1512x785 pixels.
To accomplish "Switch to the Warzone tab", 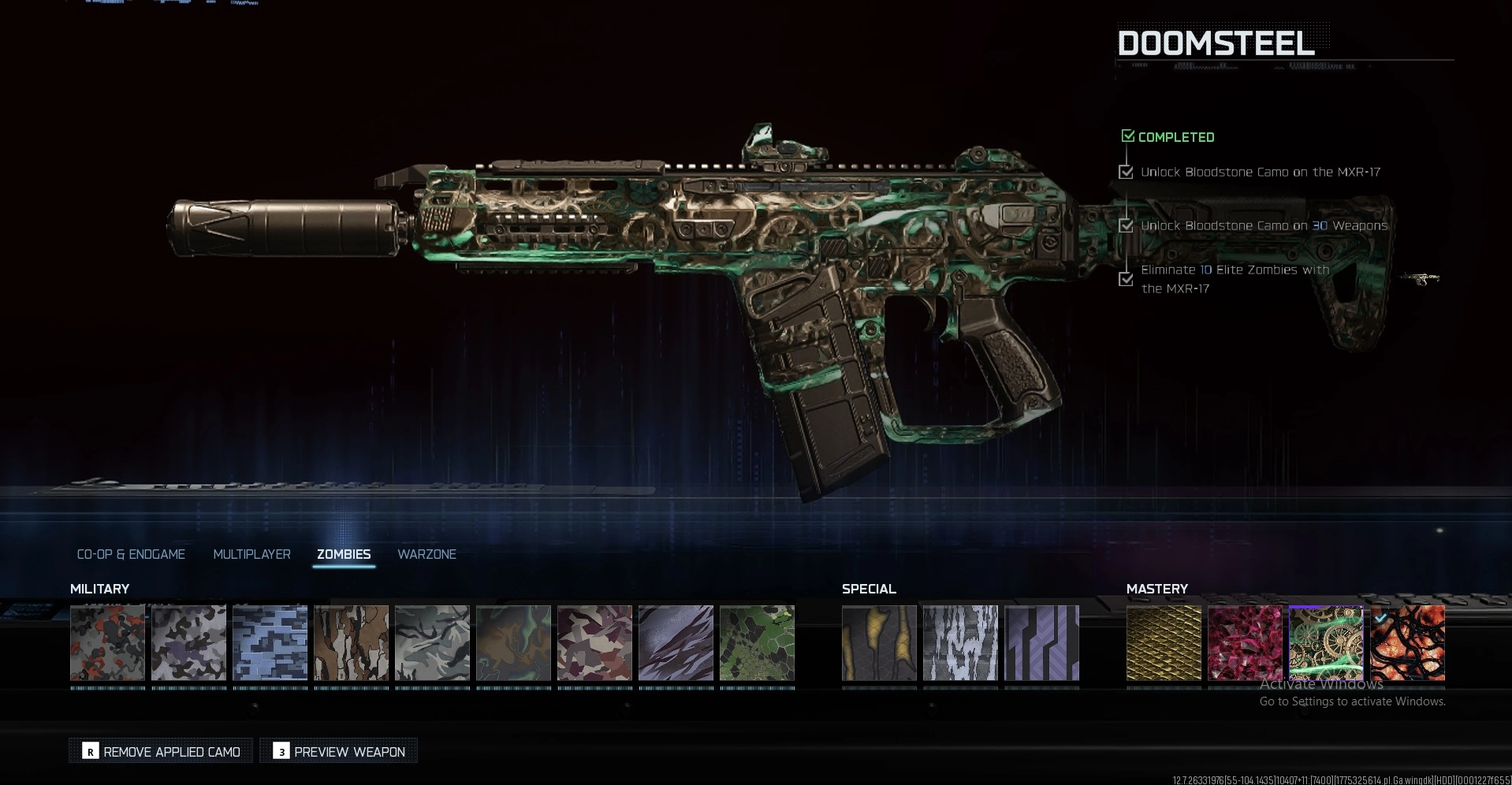I will (x=426, y=554).
